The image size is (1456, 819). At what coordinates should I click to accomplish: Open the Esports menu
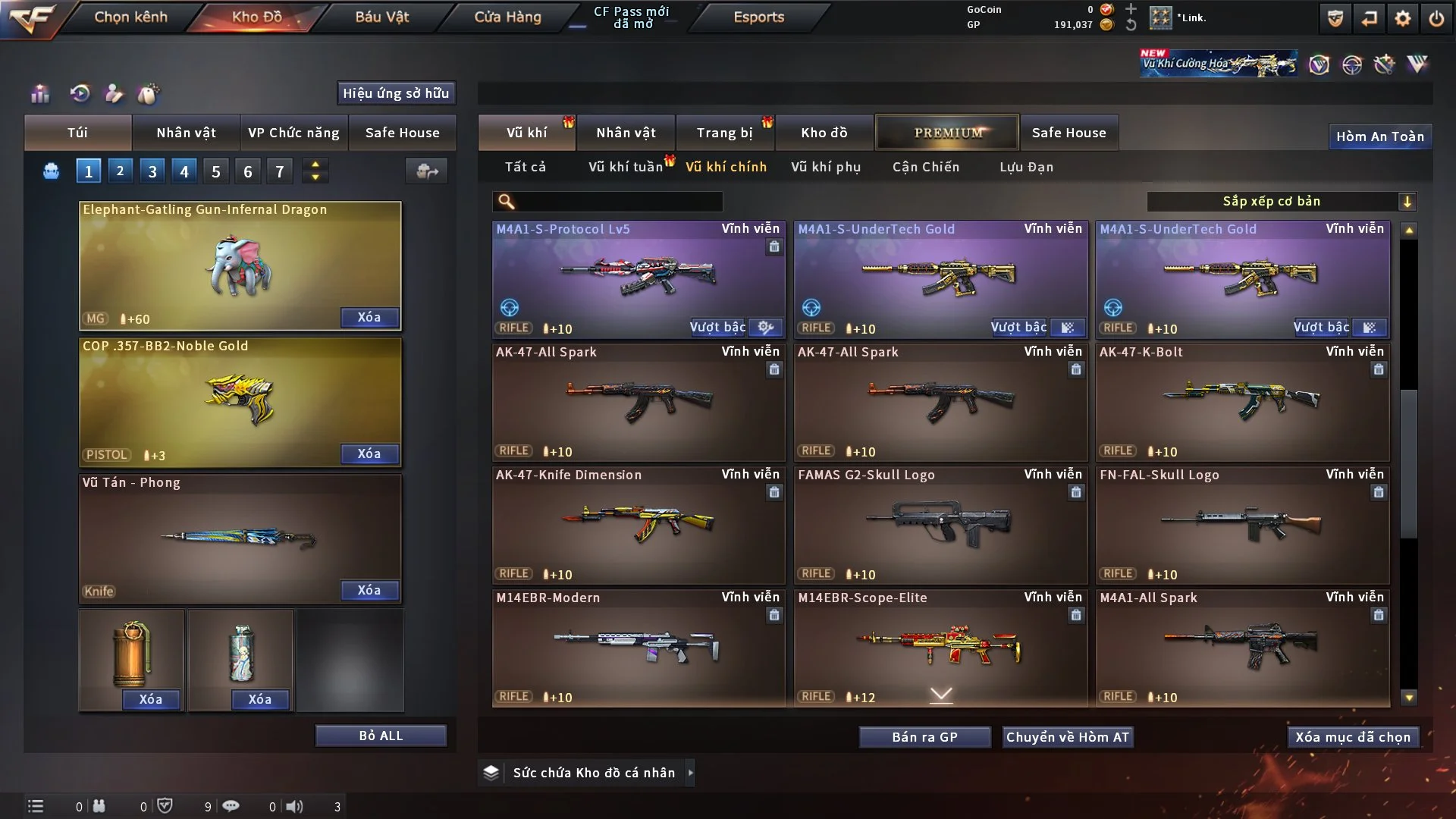758,17
